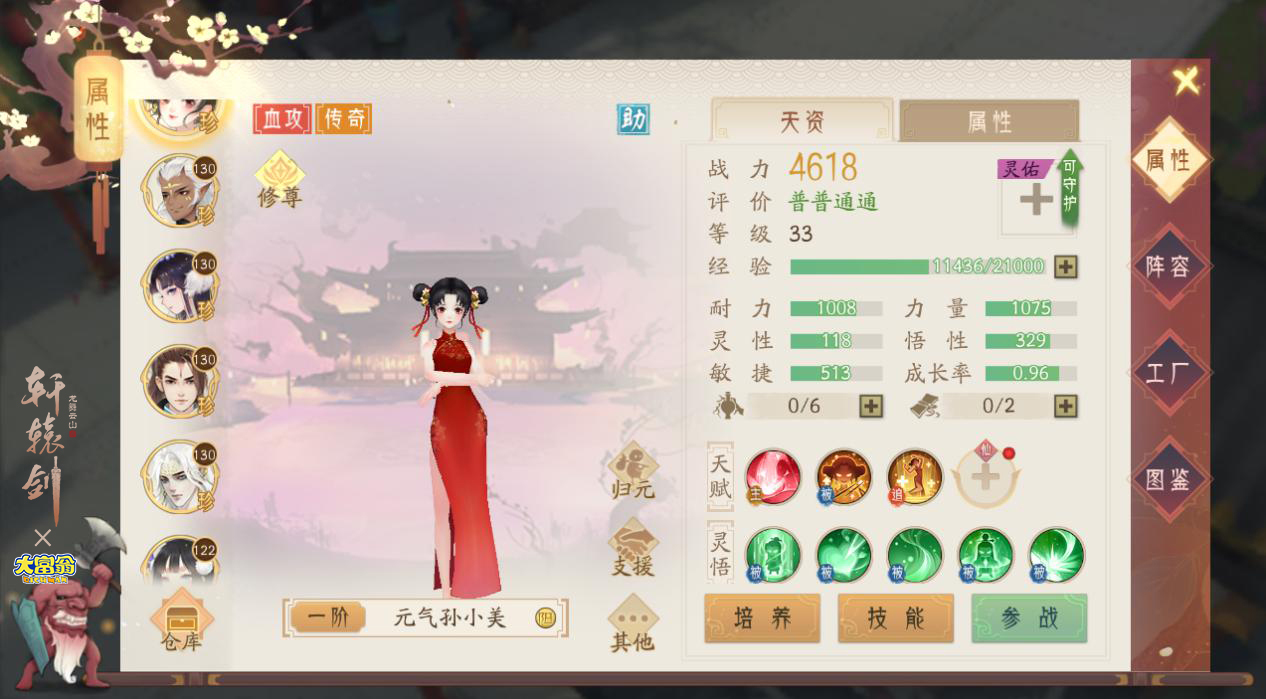
Task: Click the blue 助 assist icon
Action: pyautogui.click(x=632, y=119)
